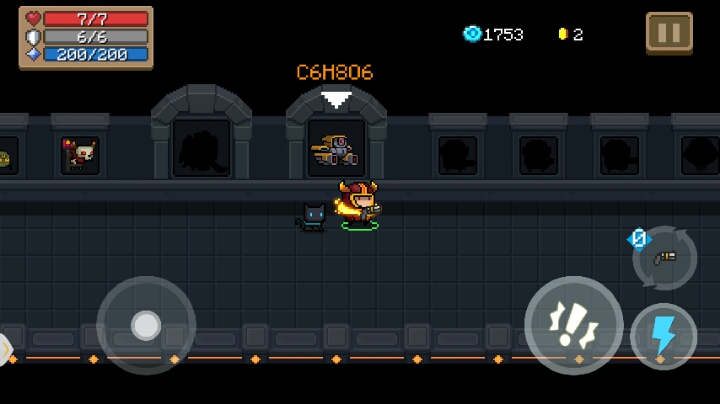
Task: Touch the virtual movement joystick
Action: point(146,325)
